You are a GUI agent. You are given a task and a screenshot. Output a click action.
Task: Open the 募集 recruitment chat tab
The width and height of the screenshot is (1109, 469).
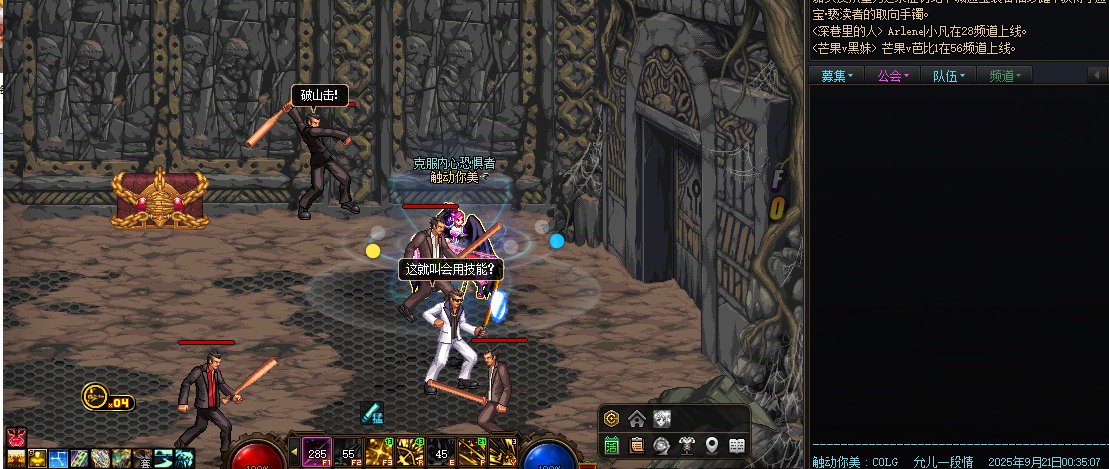pos(838,76)
